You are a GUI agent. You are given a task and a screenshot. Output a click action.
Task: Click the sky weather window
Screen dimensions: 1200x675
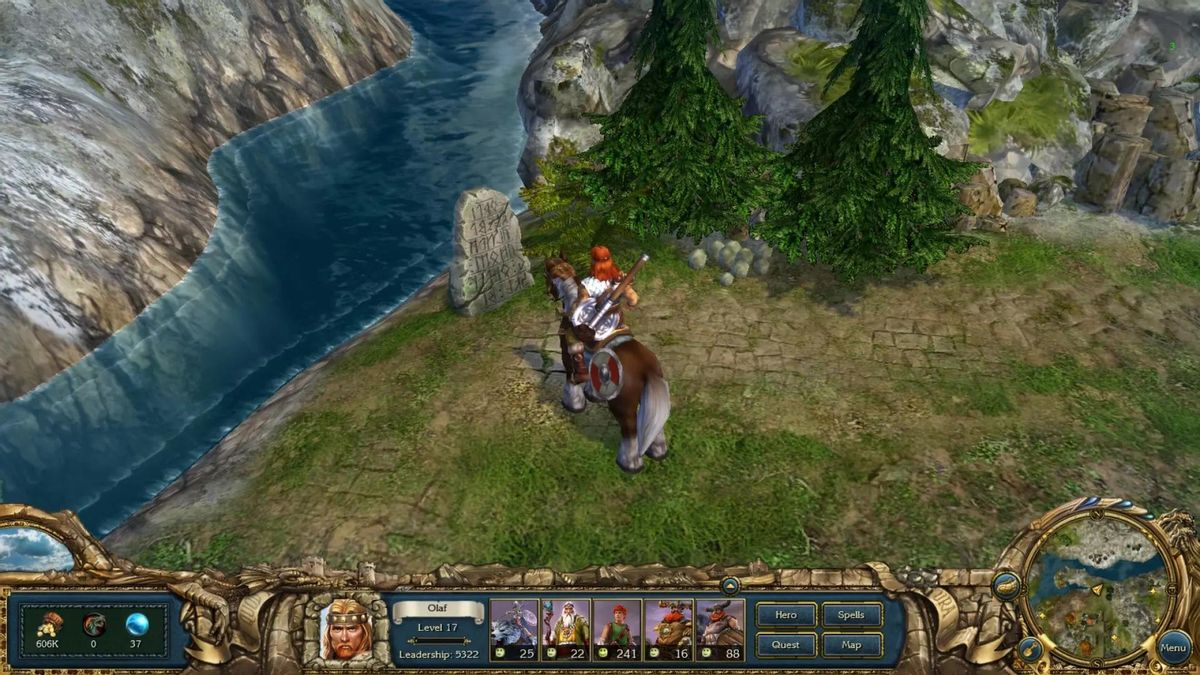click(x=35, y=548)
